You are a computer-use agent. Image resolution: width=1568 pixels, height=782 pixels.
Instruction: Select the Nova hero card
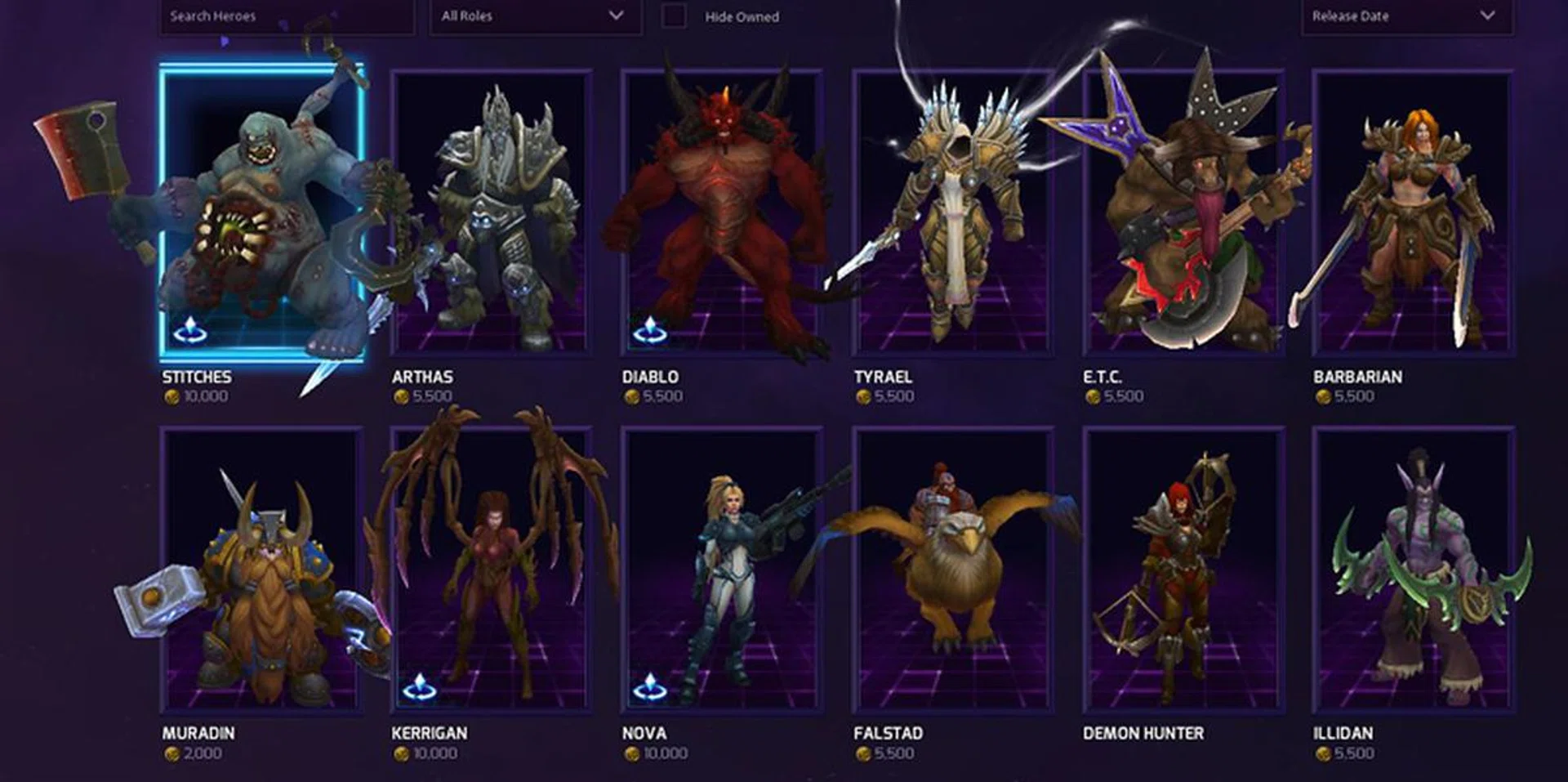[722, 570]
